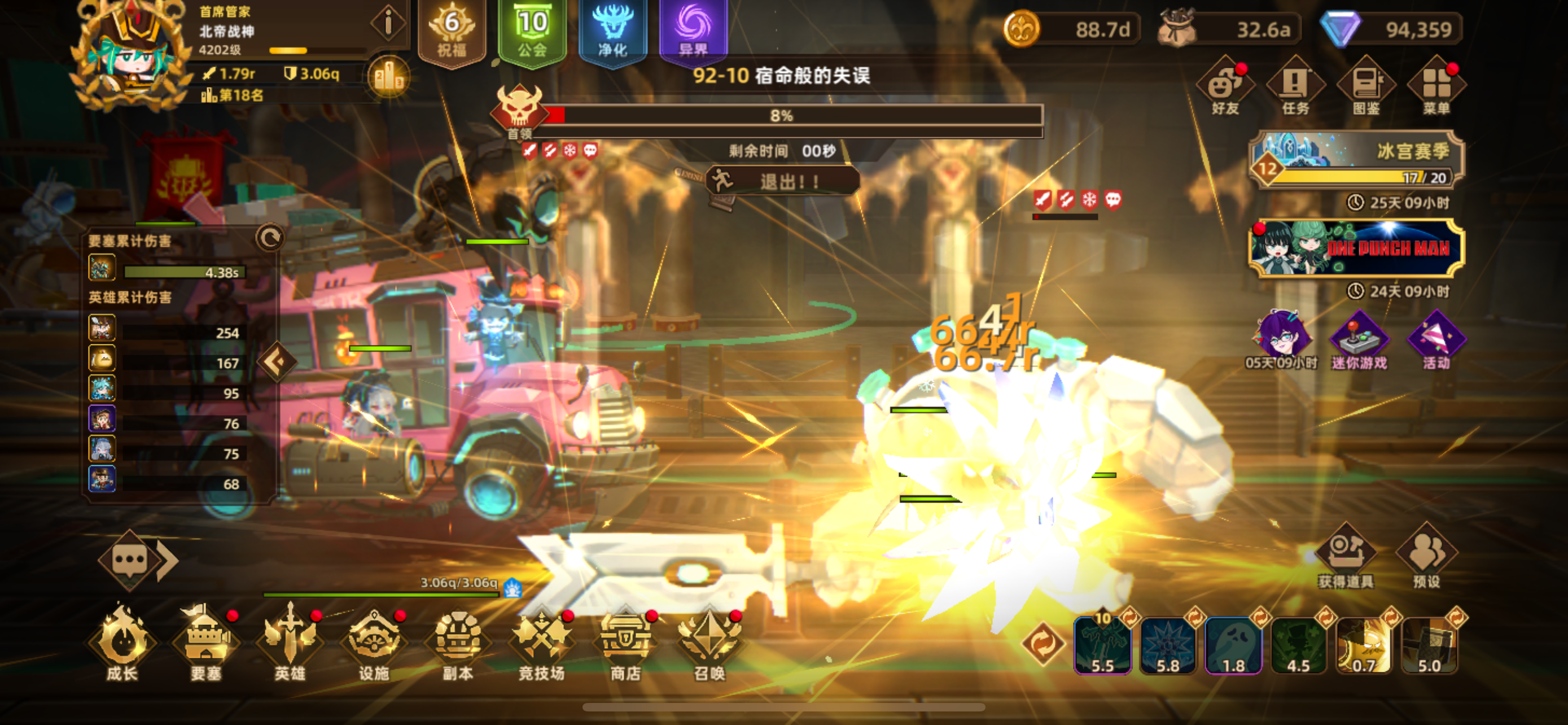Select the 净化 purification icon
Viewport: 1568px width, 725px height.
coord(613,33)
